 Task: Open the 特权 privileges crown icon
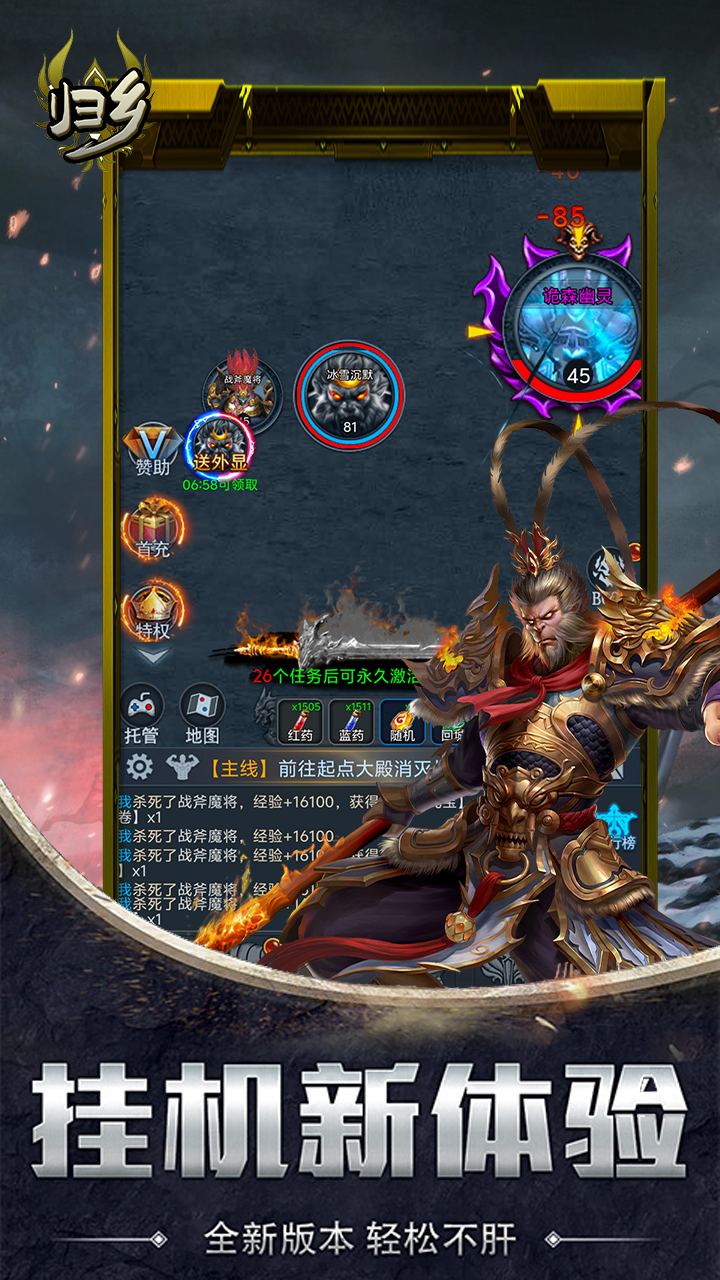(153, 609)
